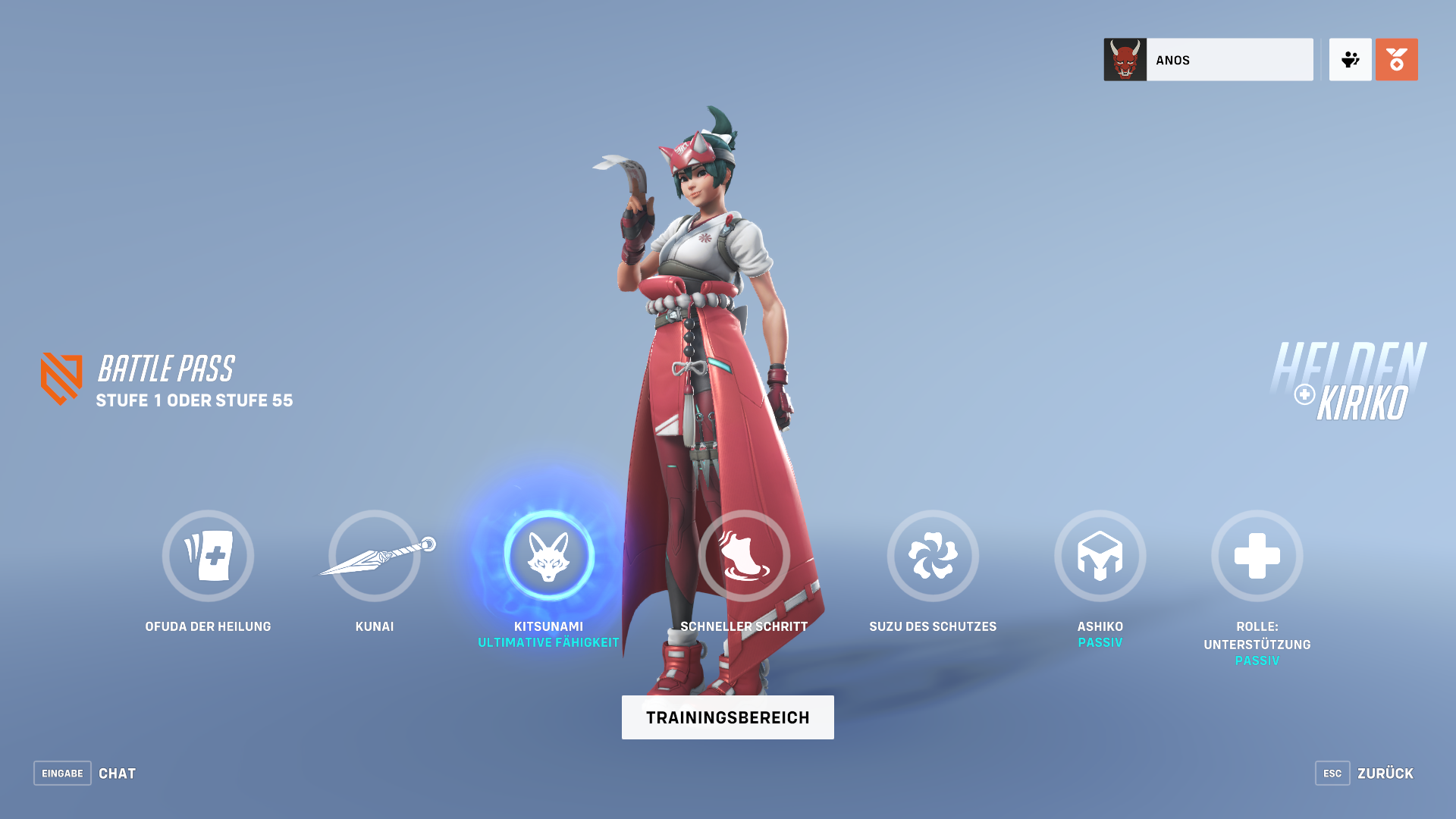The width and height of the screenshot is (1456, 819).
Task: Click the demon avatar portrait
Action: click(1125, 59)
